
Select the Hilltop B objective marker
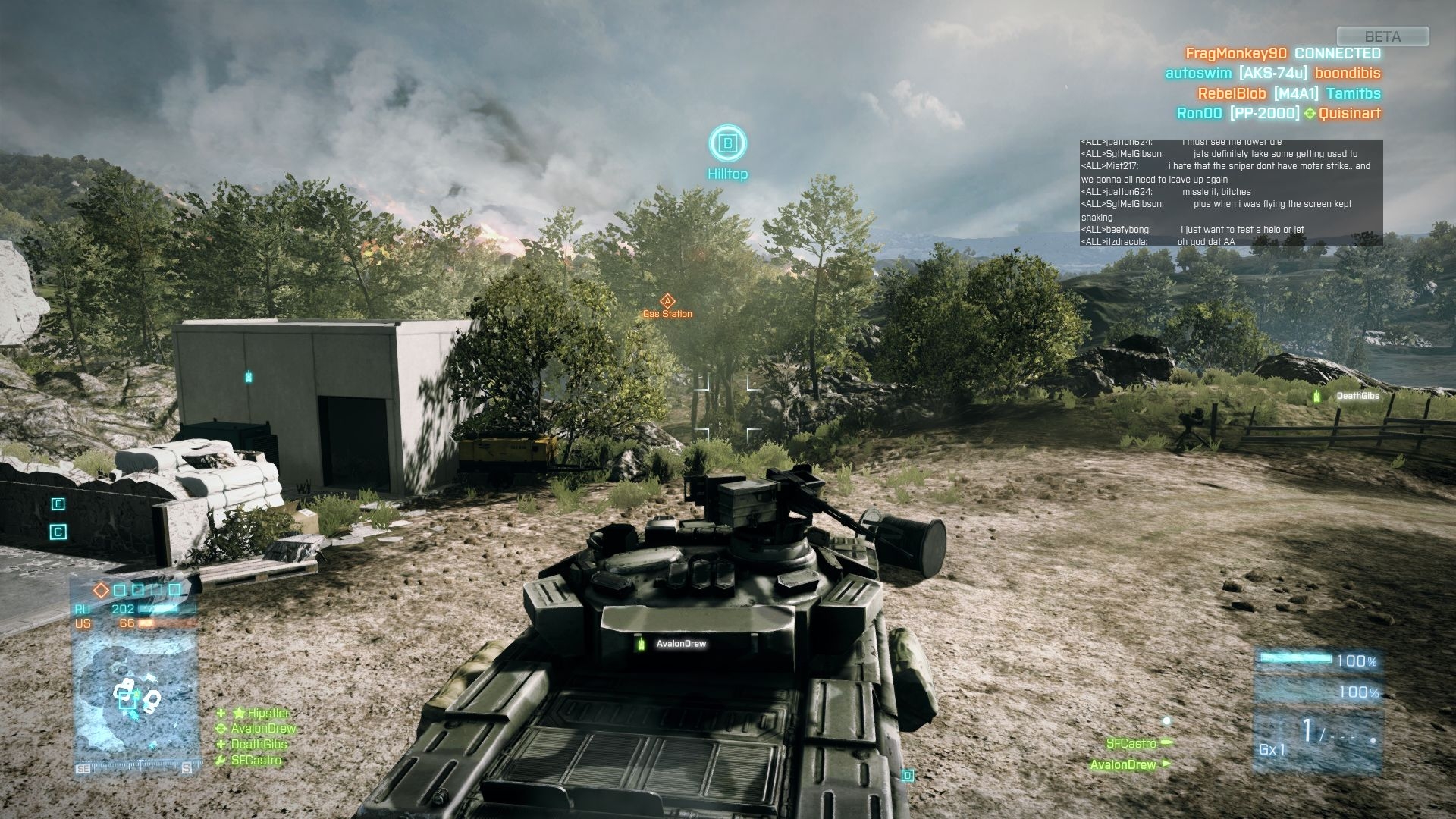(x=728, y=143)
